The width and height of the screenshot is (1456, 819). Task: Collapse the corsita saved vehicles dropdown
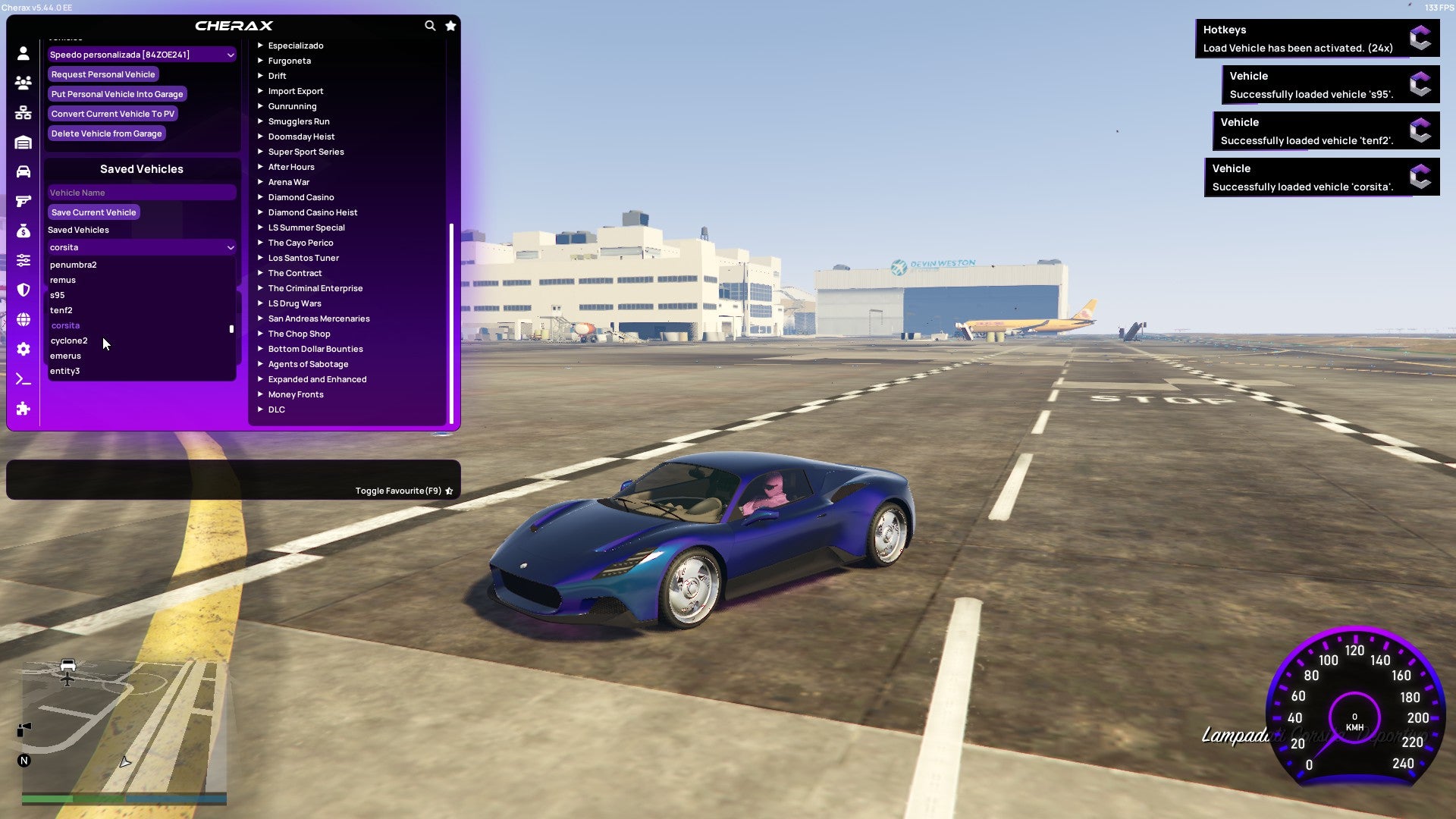tap(141, 246)
